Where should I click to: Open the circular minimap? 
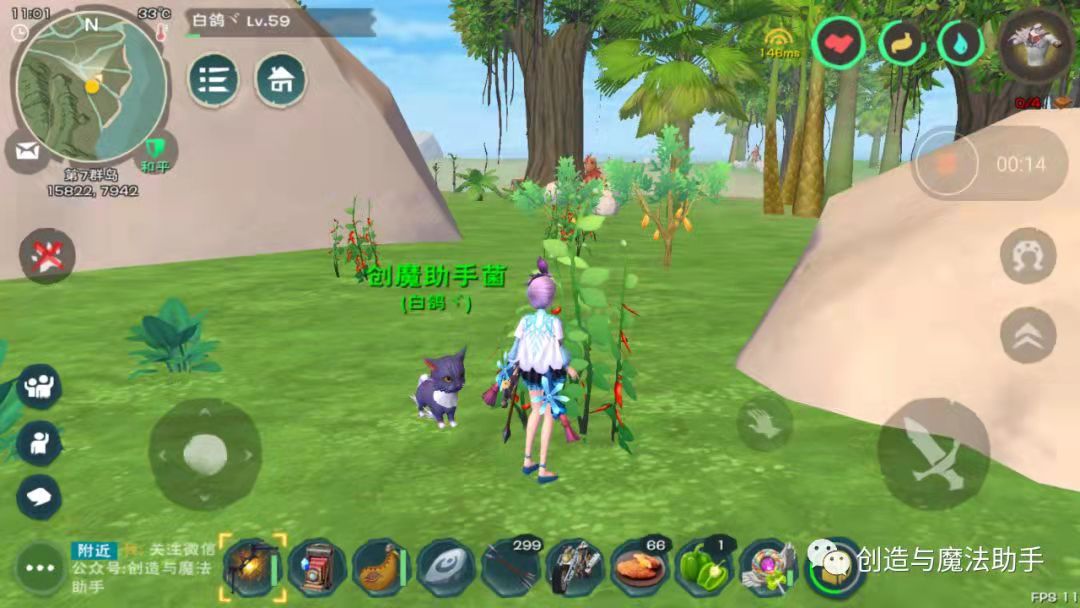[88, 86]
